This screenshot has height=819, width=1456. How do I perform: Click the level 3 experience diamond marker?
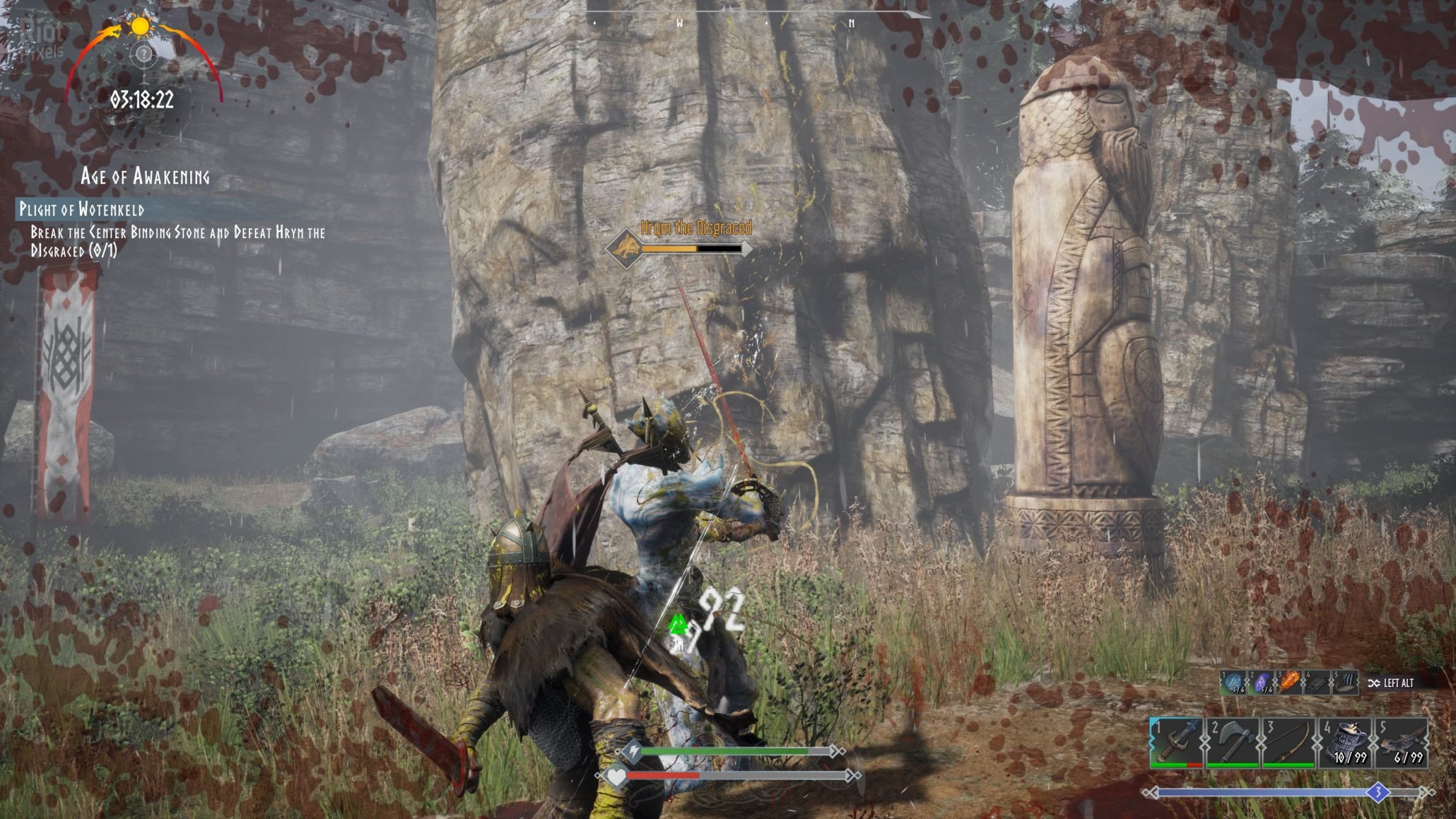coord(1378,793)
